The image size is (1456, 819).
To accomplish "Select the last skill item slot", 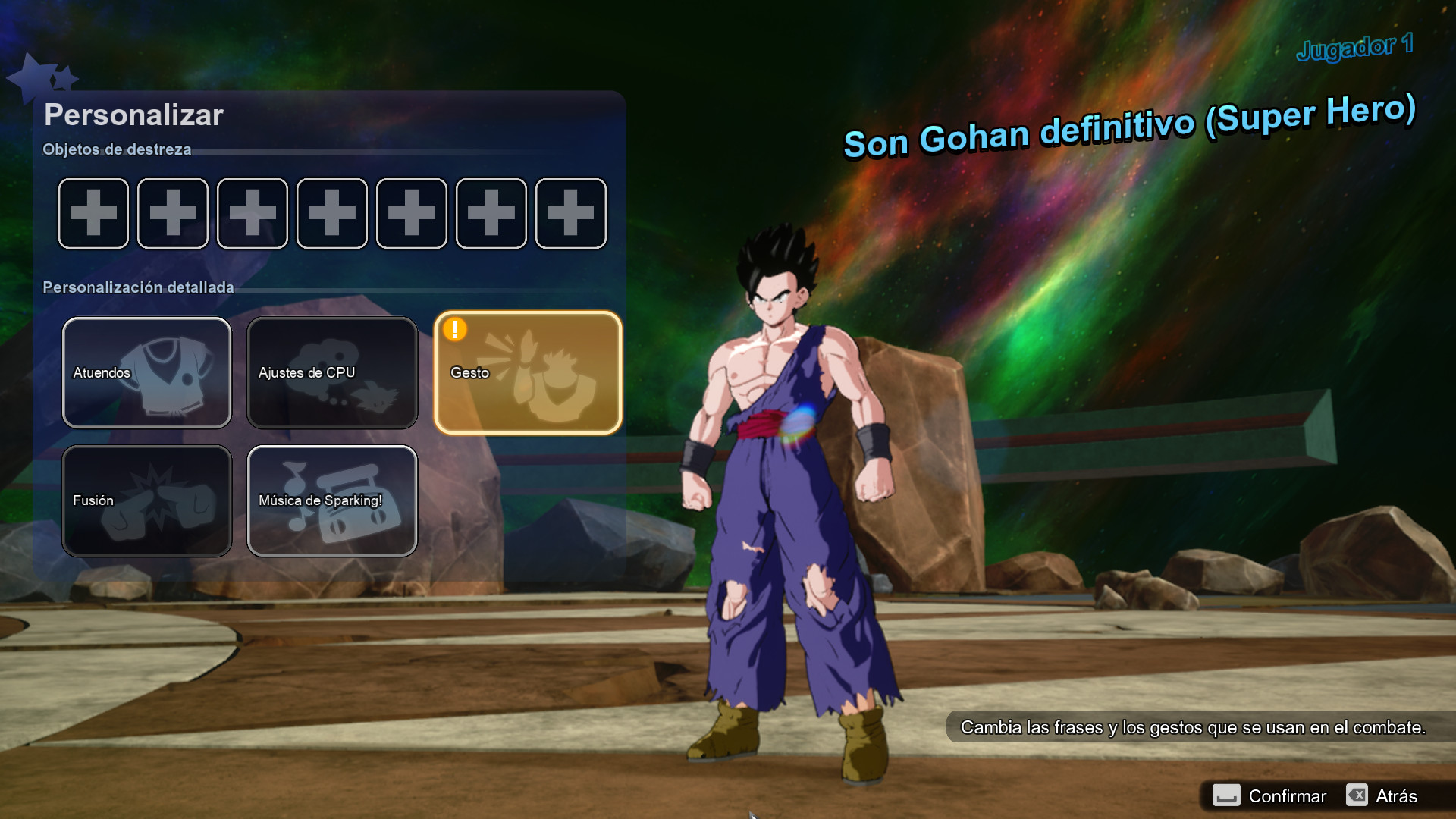I will [570, 213].
